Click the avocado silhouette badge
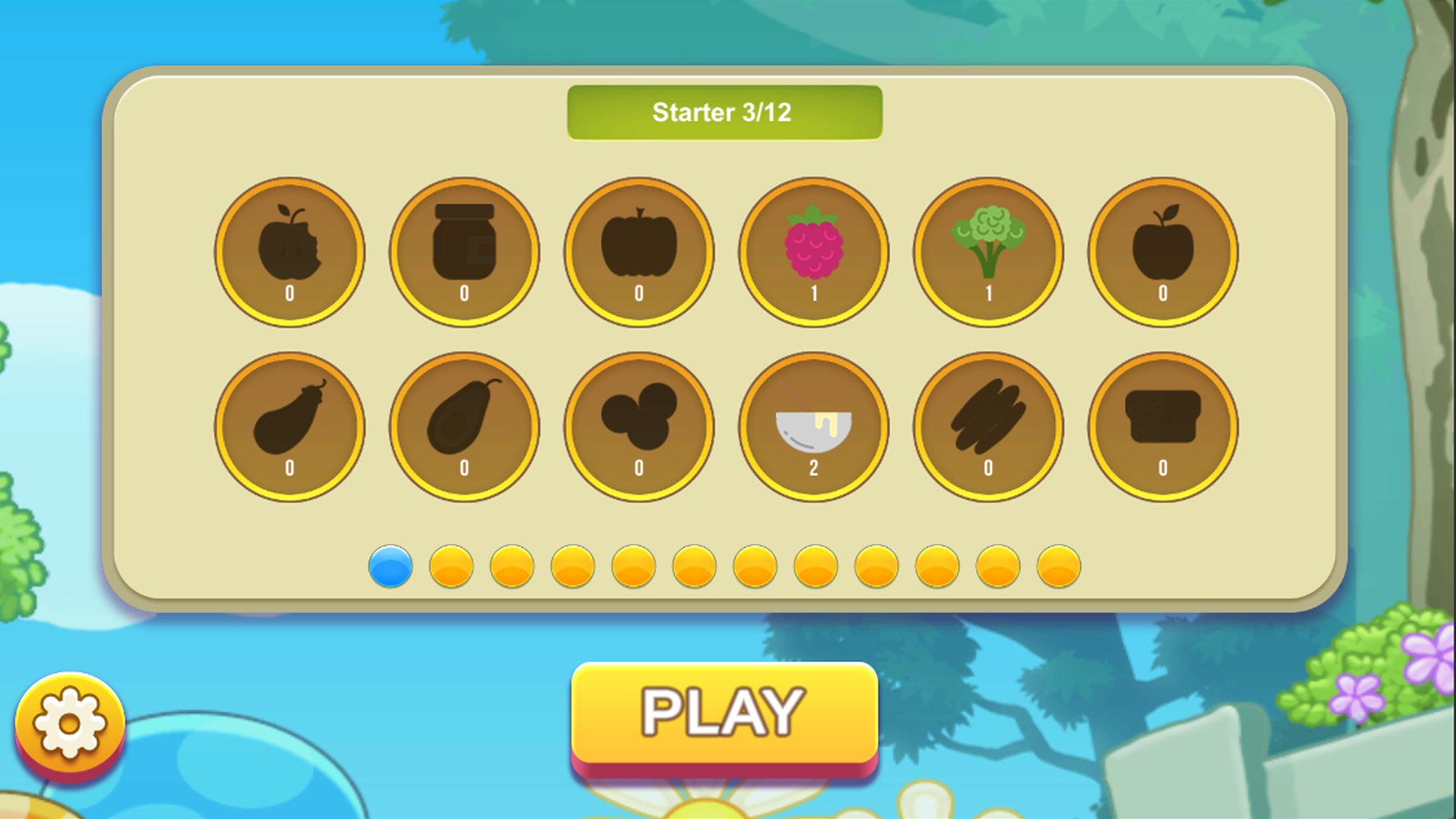The height and width of the screenshot is (819, 1456). click(465, 426)
